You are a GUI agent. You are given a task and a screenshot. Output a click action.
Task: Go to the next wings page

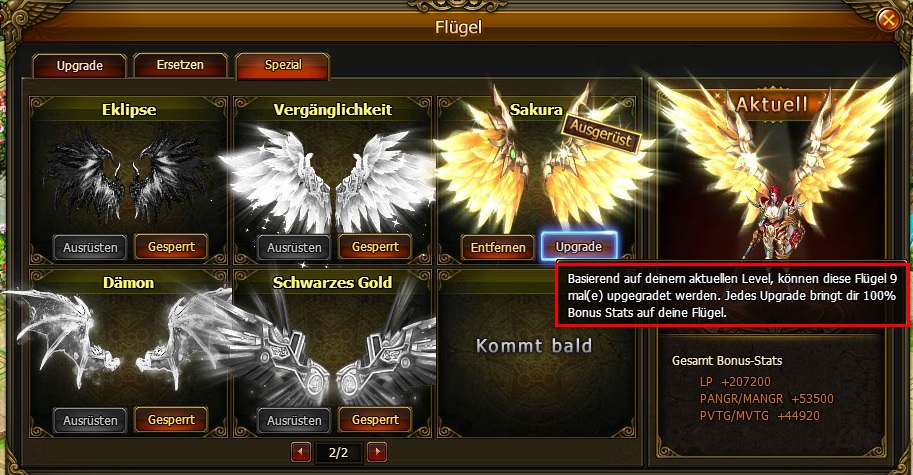tap(377, 453)
